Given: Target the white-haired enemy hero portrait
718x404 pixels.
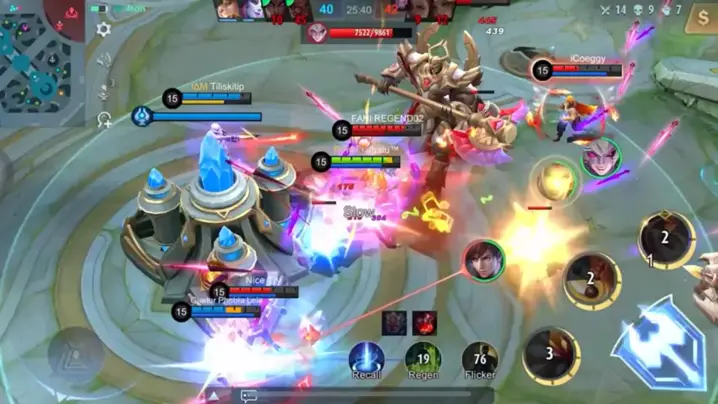Looking at the screenshot, I should click(x=601, y=158).
